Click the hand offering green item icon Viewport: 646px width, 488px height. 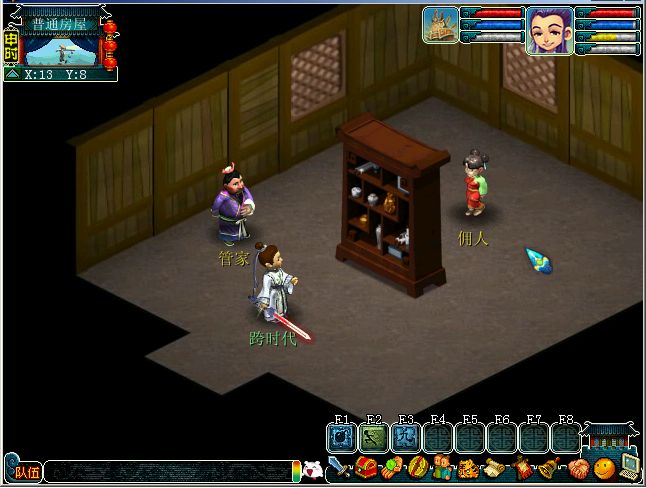point(392,467)
